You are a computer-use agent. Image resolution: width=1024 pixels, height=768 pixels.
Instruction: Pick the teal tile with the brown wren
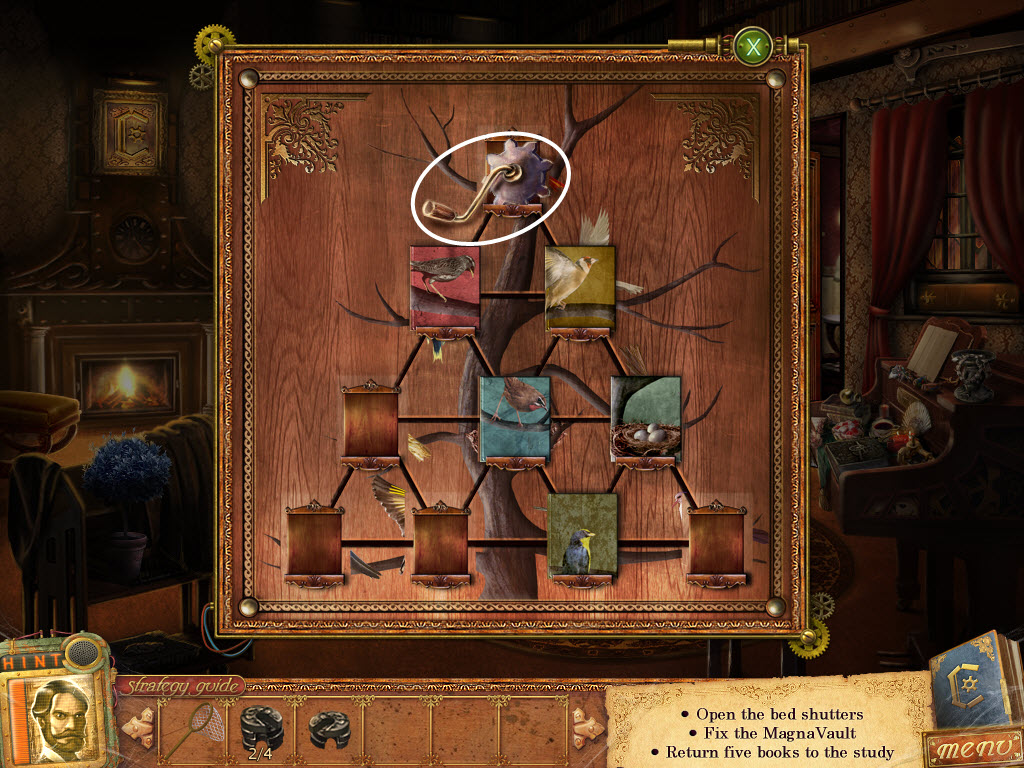tap(514, 417)
